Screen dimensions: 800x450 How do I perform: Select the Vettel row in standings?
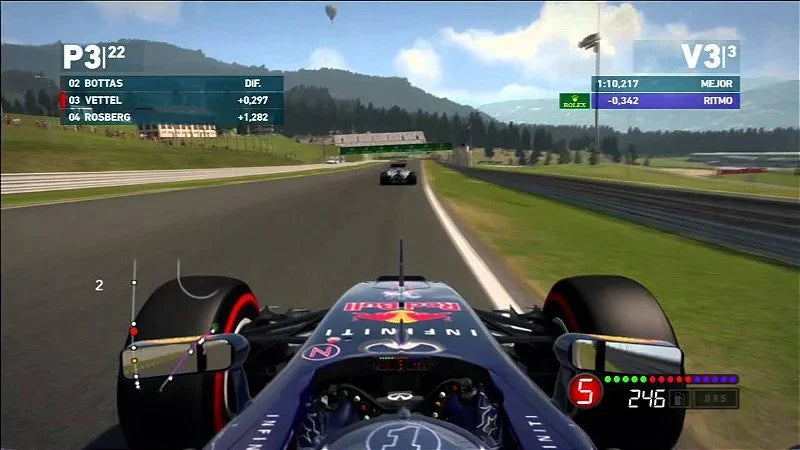point(172,100)
